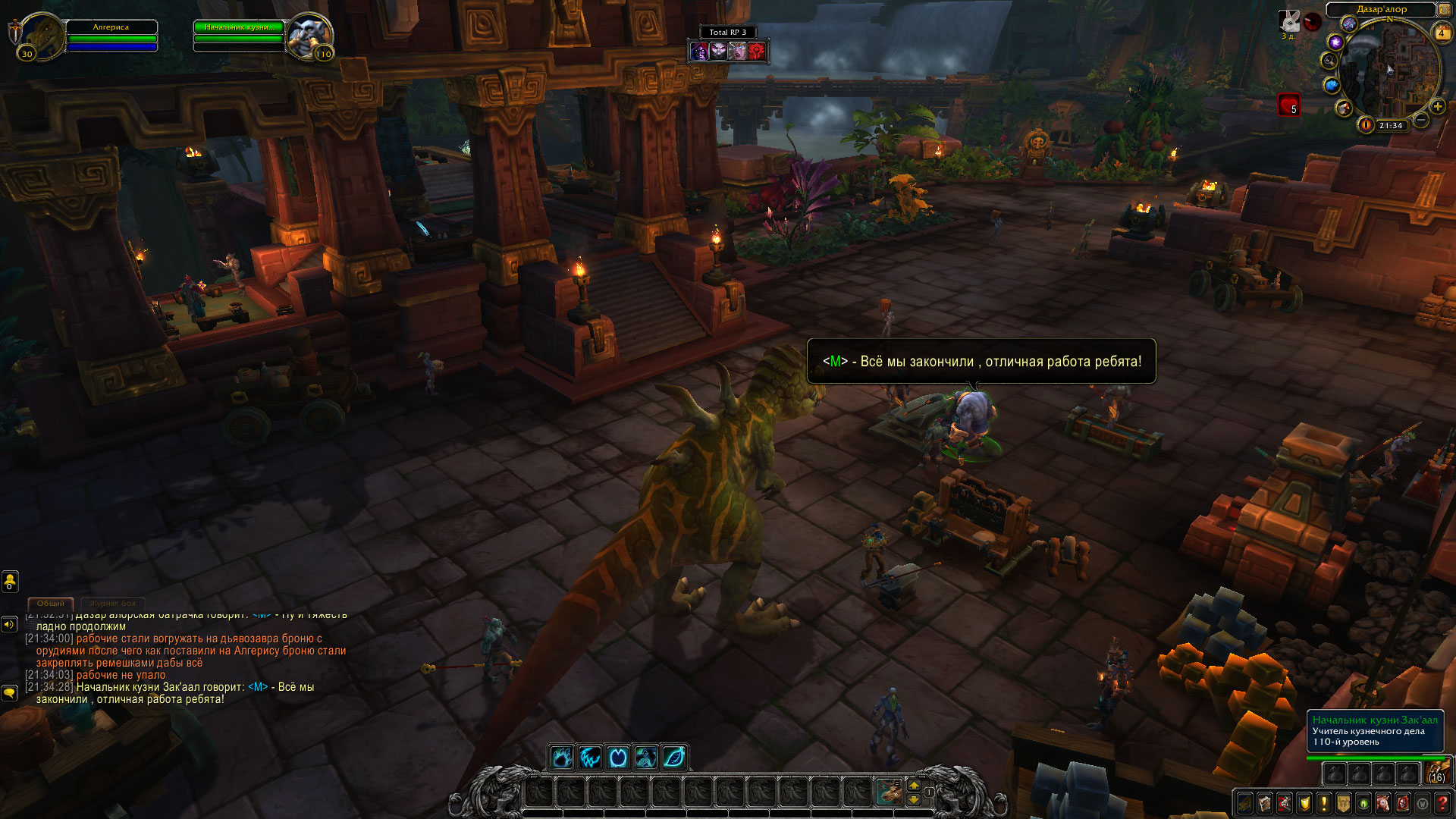Click the blue elephant minimap button

click(1331, 85)
